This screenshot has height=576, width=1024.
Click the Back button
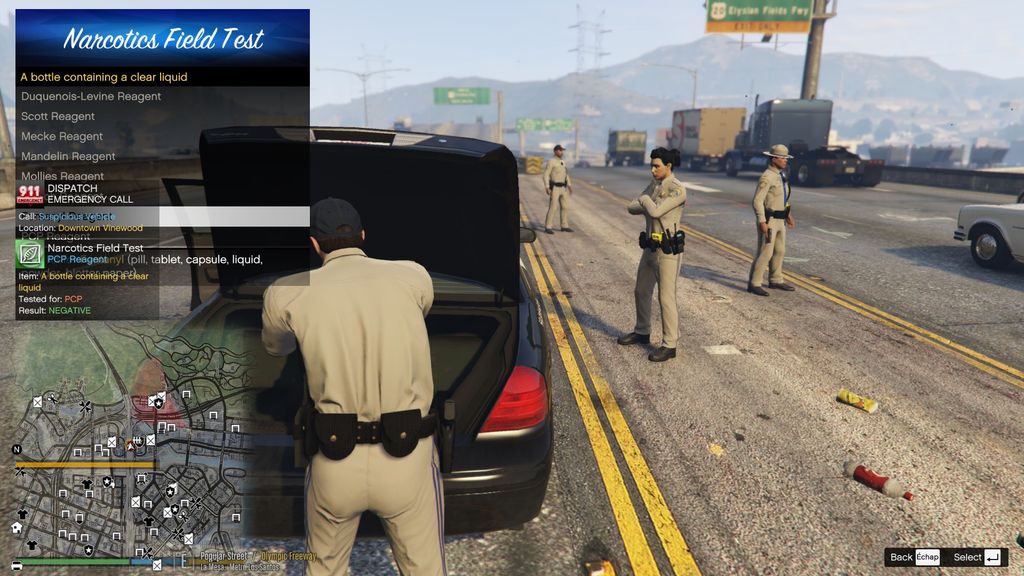(x=914, y=557)
